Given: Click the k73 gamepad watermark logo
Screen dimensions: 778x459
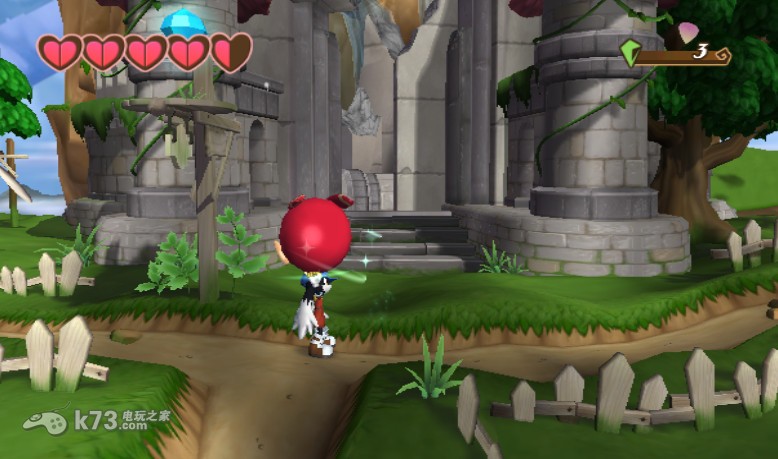Looking at the screenshot, I should (x=45, y=420).
